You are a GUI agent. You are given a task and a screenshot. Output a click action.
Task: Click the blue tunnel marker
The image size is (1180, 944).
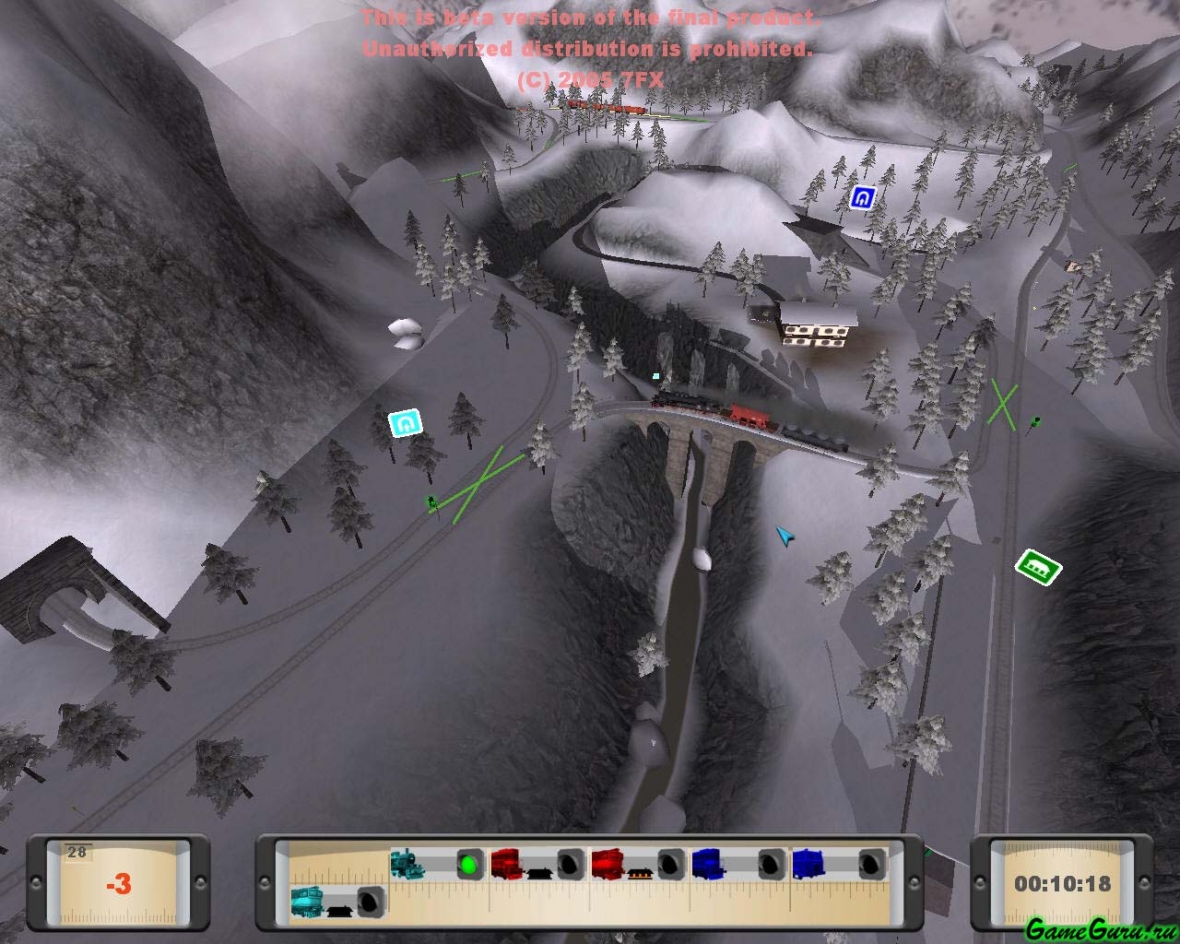pyautogui.click(x=862, y=198)
